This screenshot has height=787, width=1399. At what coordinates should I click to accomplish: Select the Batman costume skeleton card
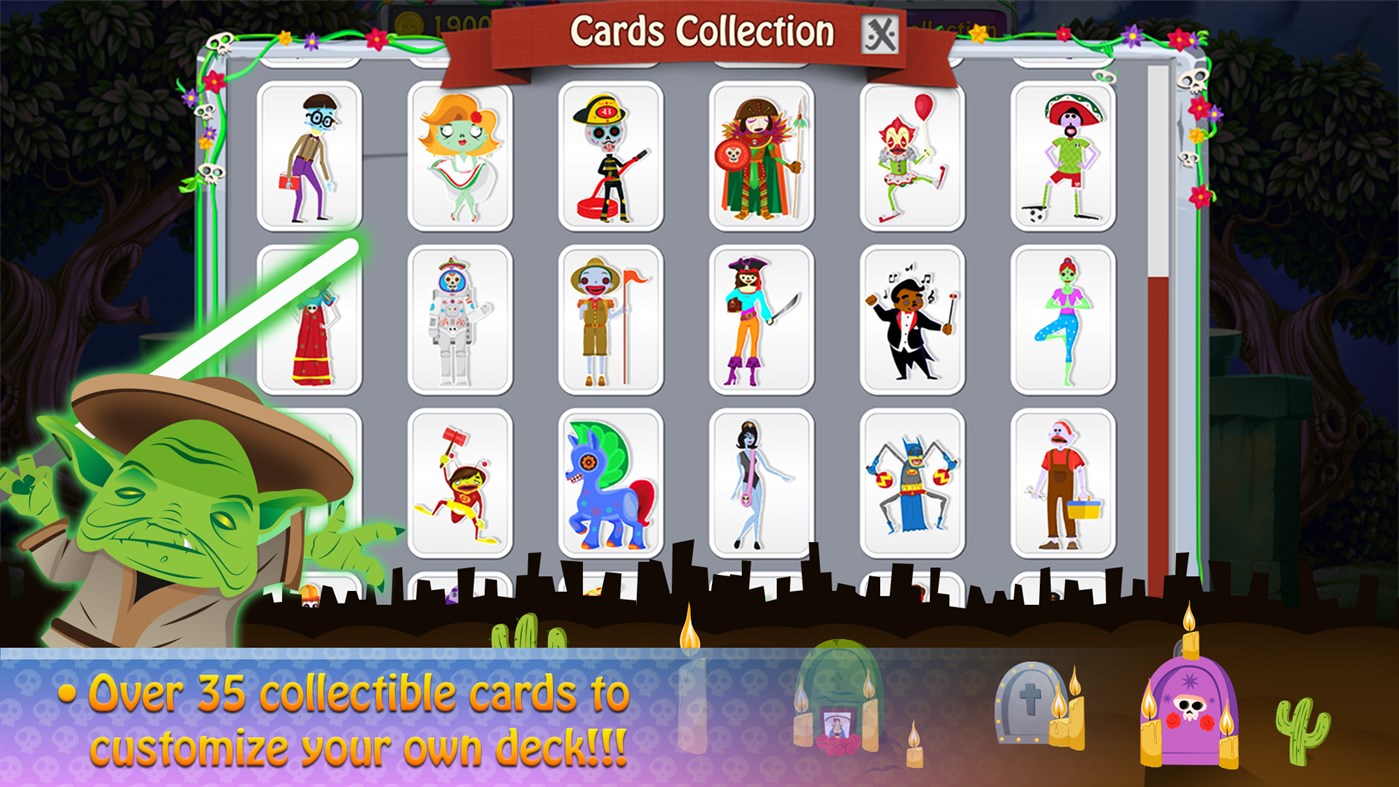click(911, 480)
